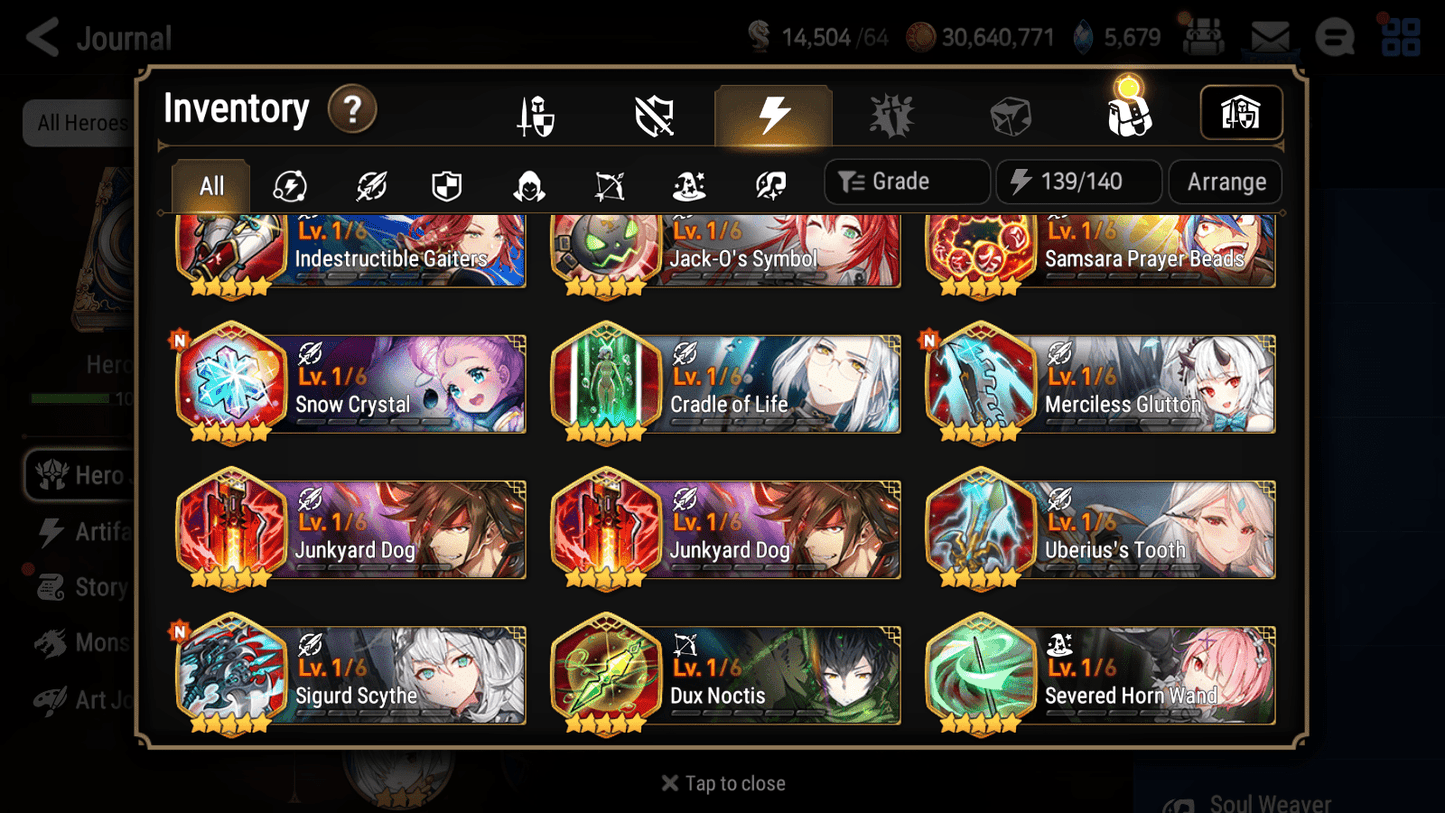Open the Grade sort dropdown

click(x=906, y=181)
